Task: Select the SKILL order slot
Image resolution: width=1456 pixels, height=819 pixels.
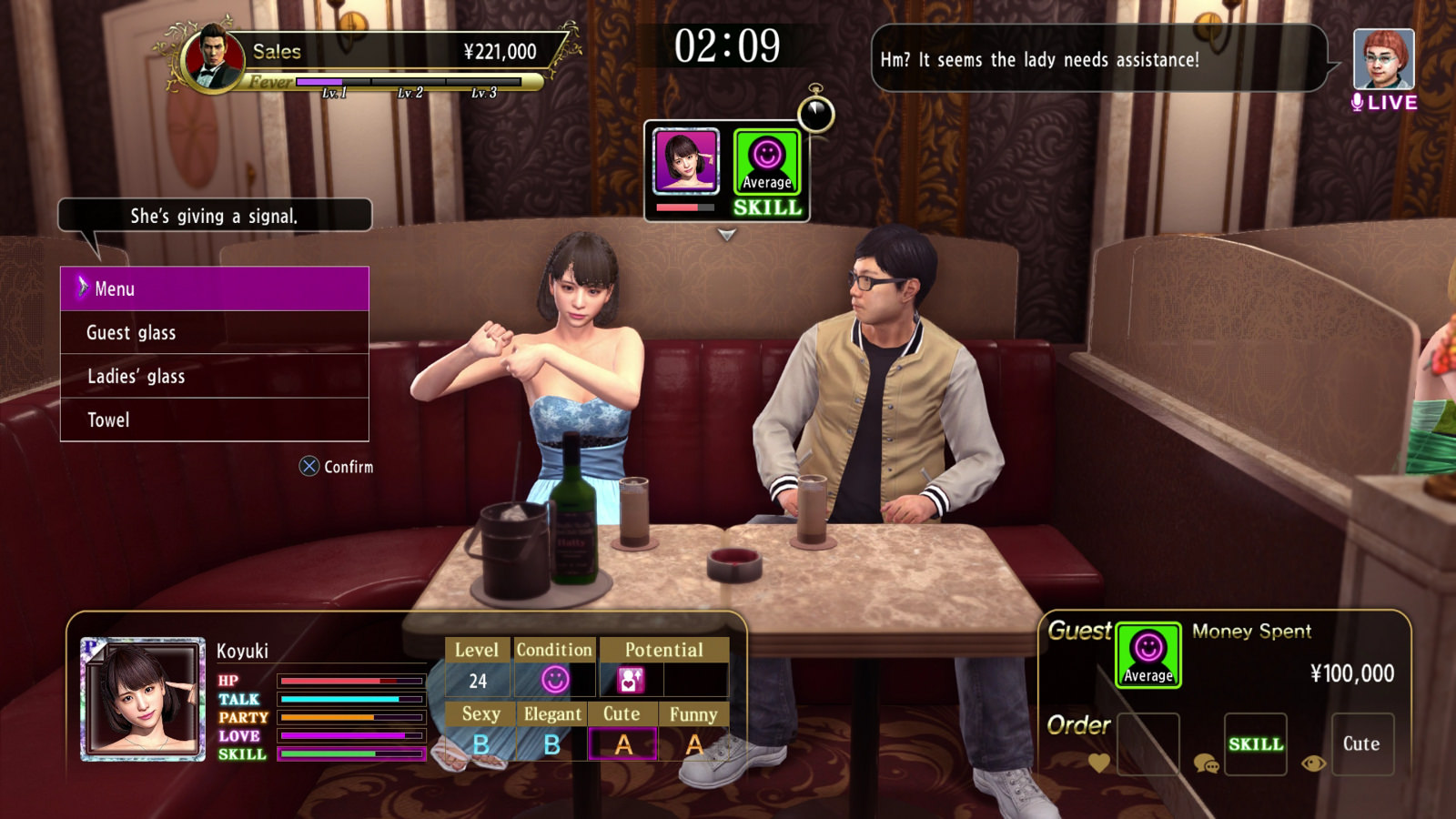Action: (1256, 744)
